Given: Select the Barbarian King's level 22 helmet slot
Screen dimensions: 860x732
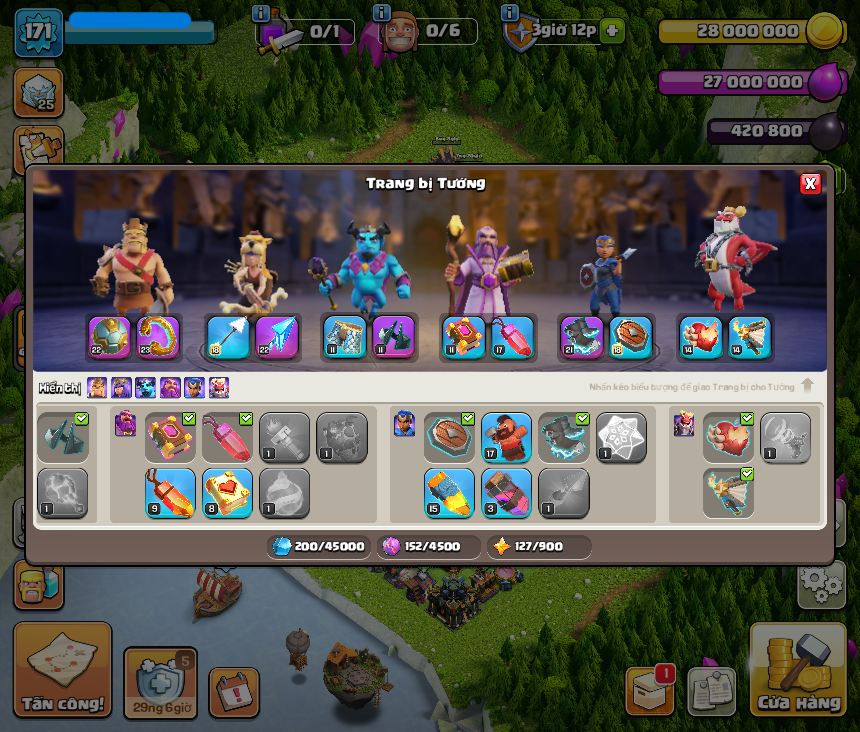Looking at the screenshot, I should click(109, 337).
